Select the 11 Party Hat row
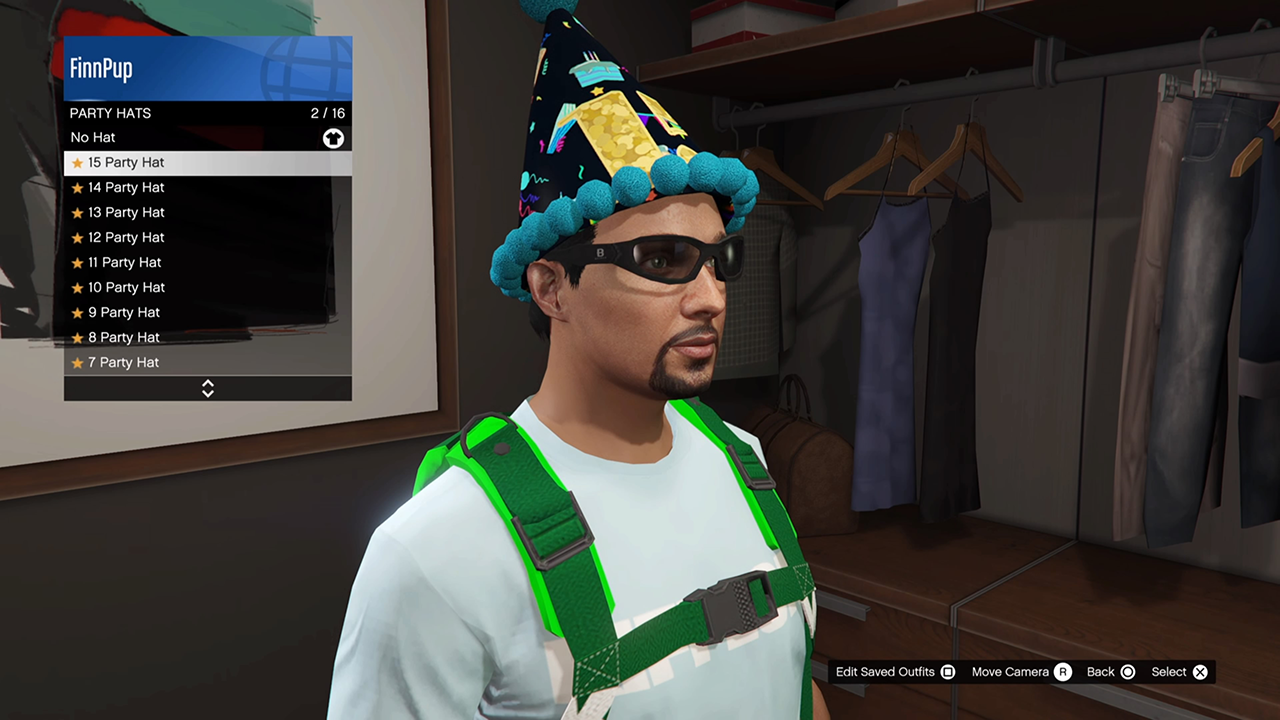This screenshot has height=720, width=1280. click(207, 263)
